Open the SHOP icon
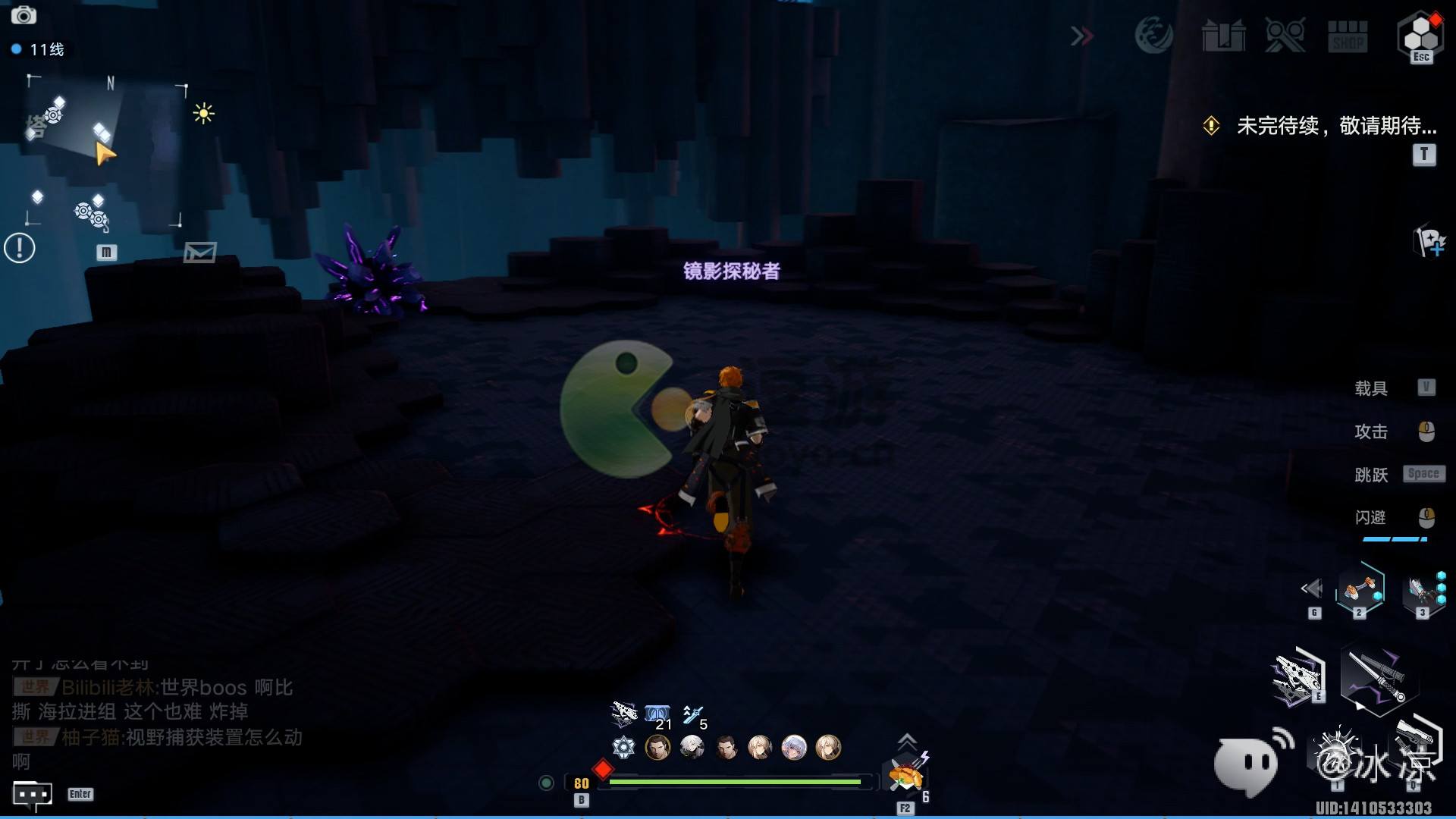This screenshot has width=1456, height=819. tap(1348, 36)
